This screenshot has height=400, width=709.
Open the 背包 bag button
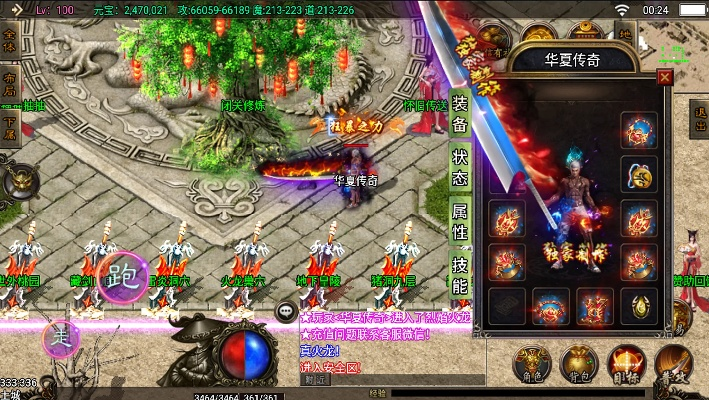[579, 364]
